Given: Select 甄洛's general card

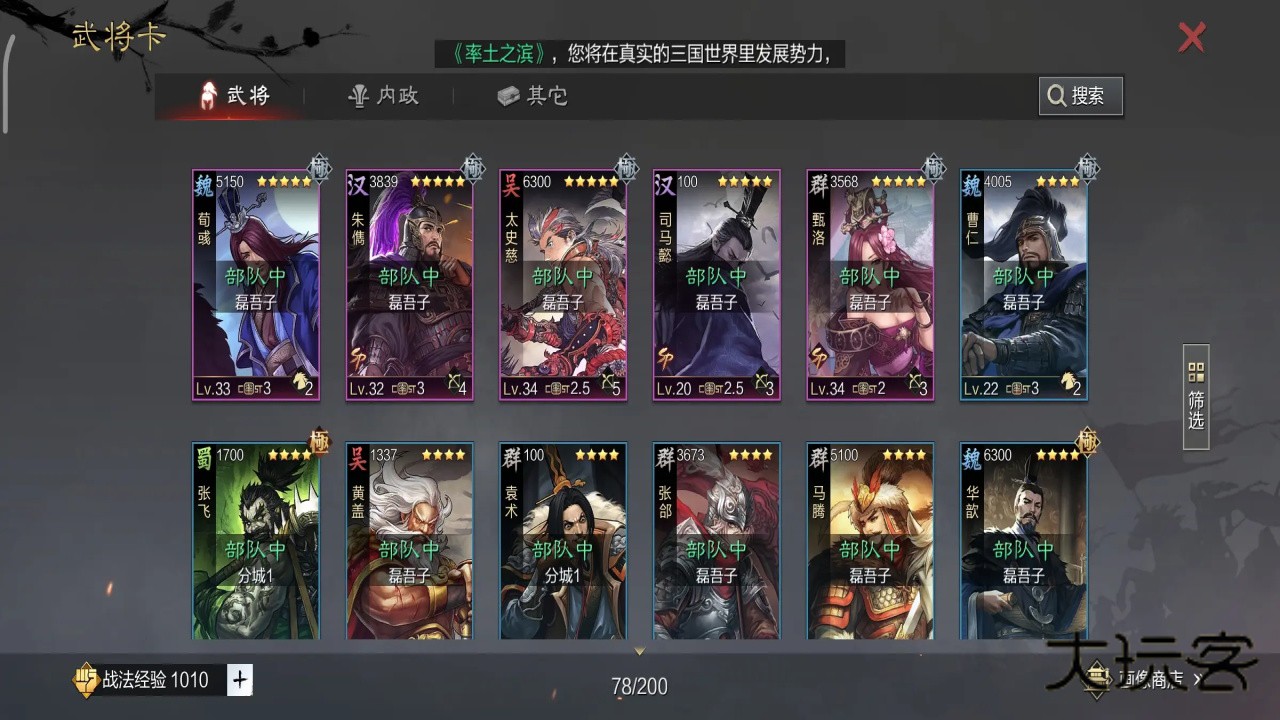Looking at the screenshot, I should point(869,283).
